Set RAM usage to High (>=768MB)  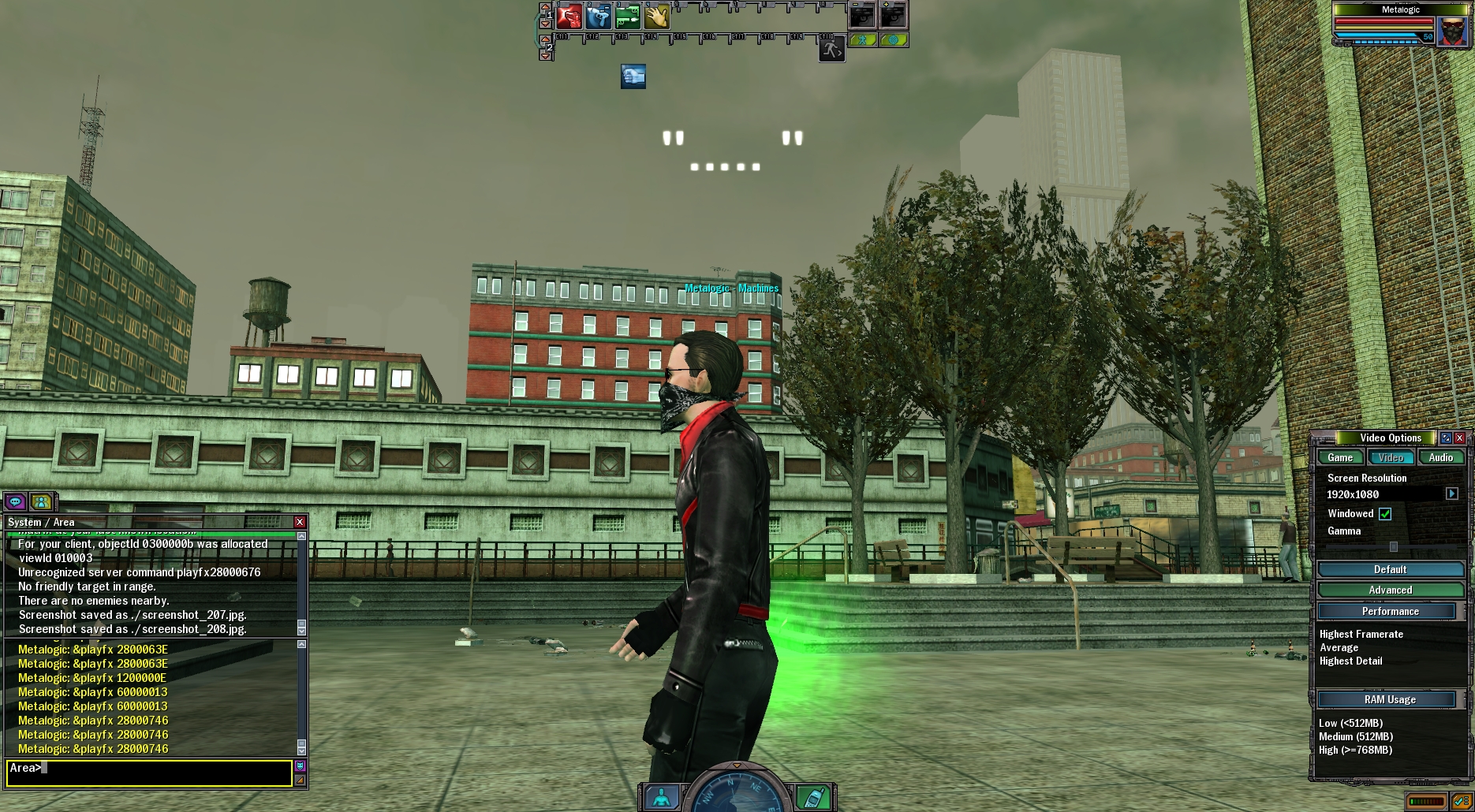tap(1355, 750)
